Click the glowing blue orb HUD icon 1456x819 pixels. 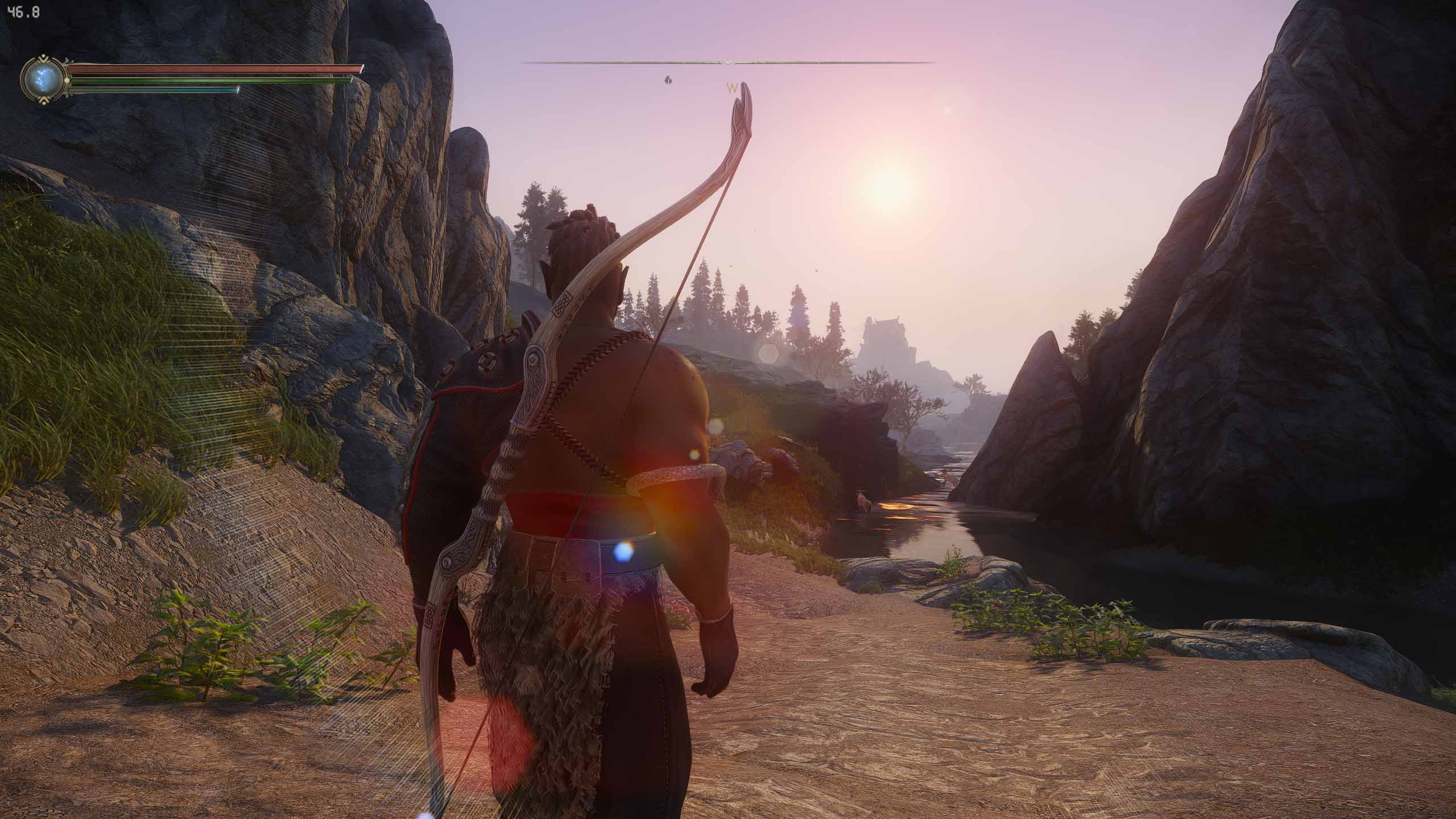[x=43, y=80]
